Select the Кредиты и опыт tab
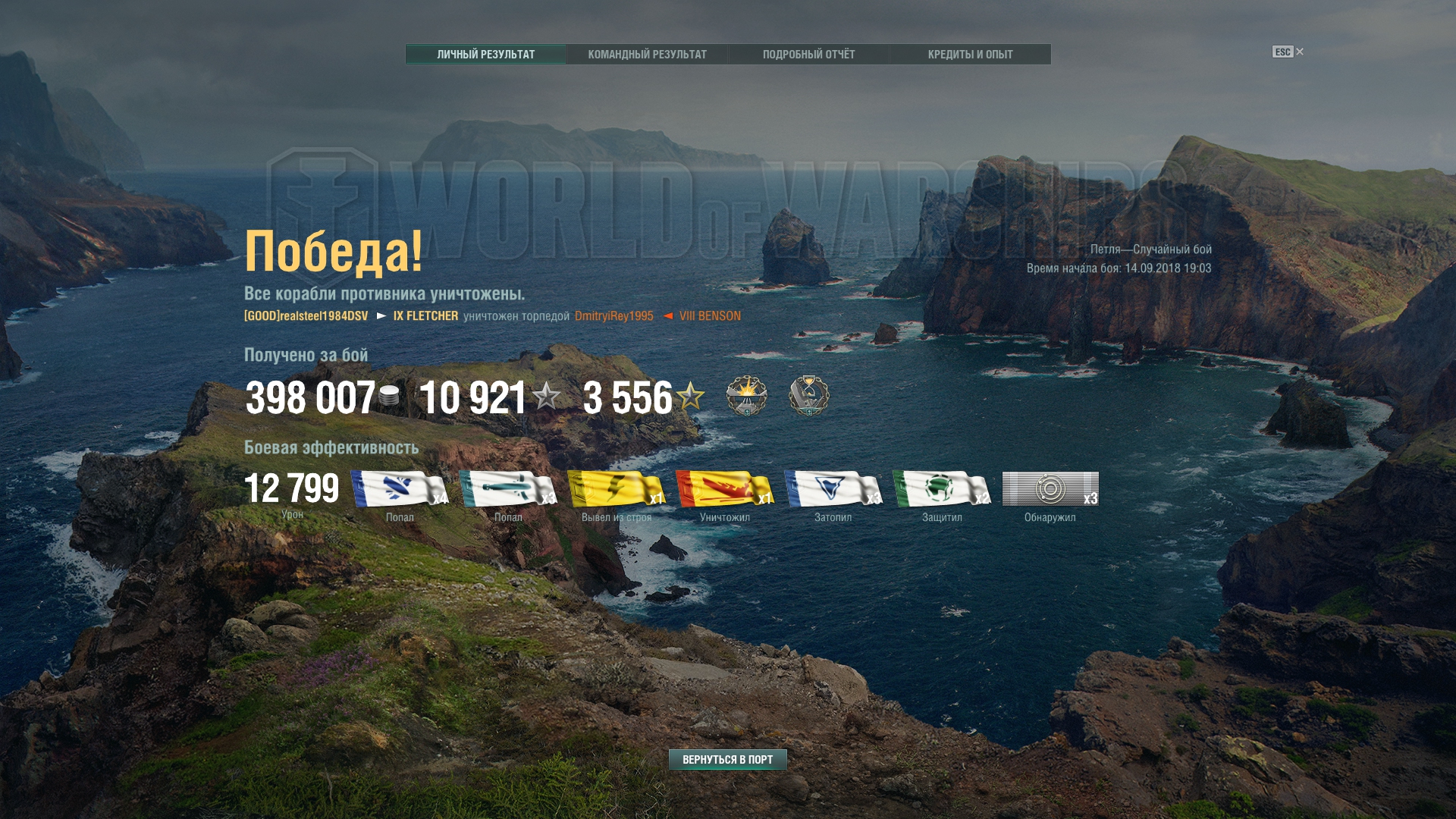 coord(970,55)
